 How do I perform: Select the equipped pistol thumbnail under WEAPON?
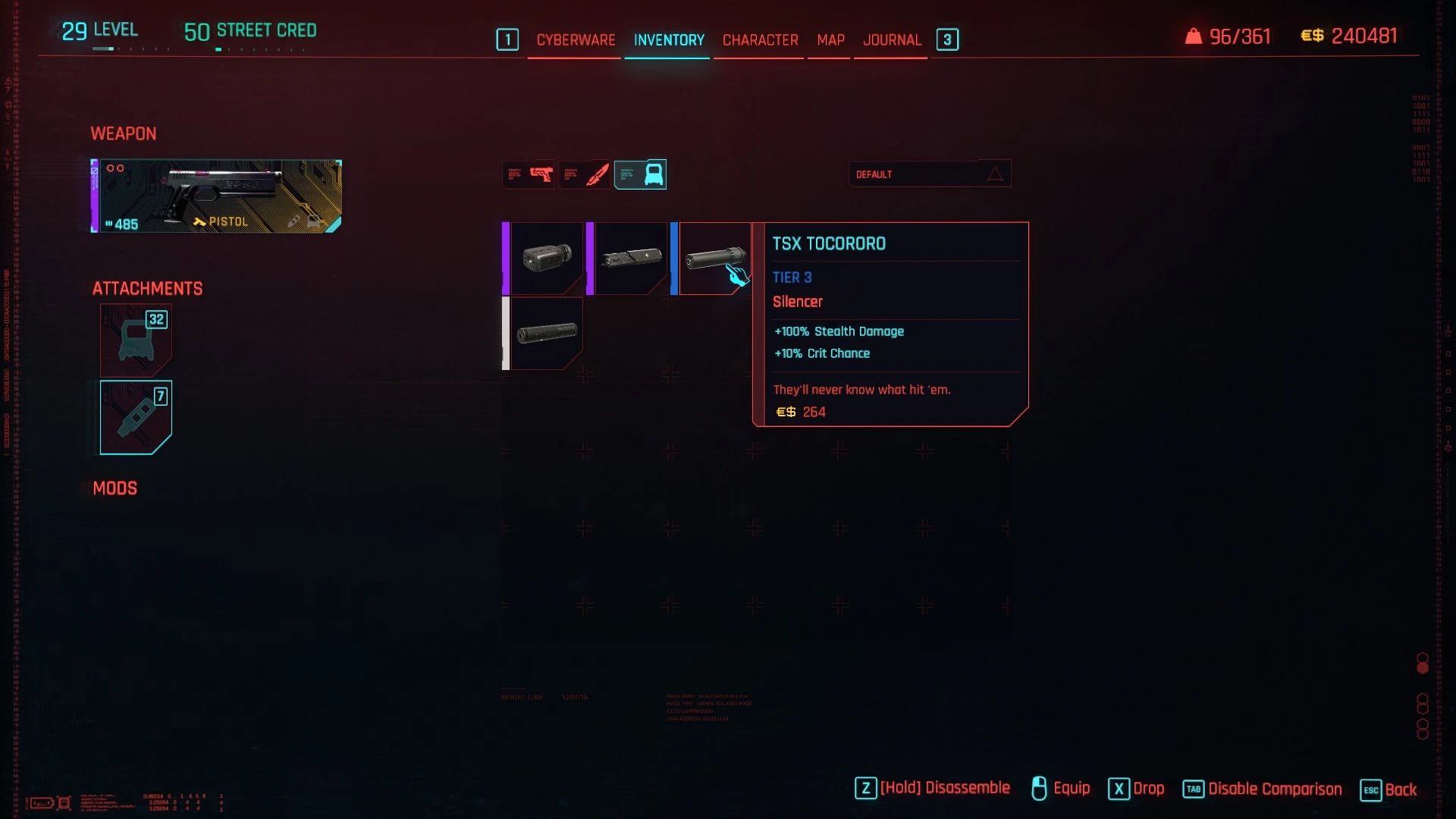coord(216,196)
